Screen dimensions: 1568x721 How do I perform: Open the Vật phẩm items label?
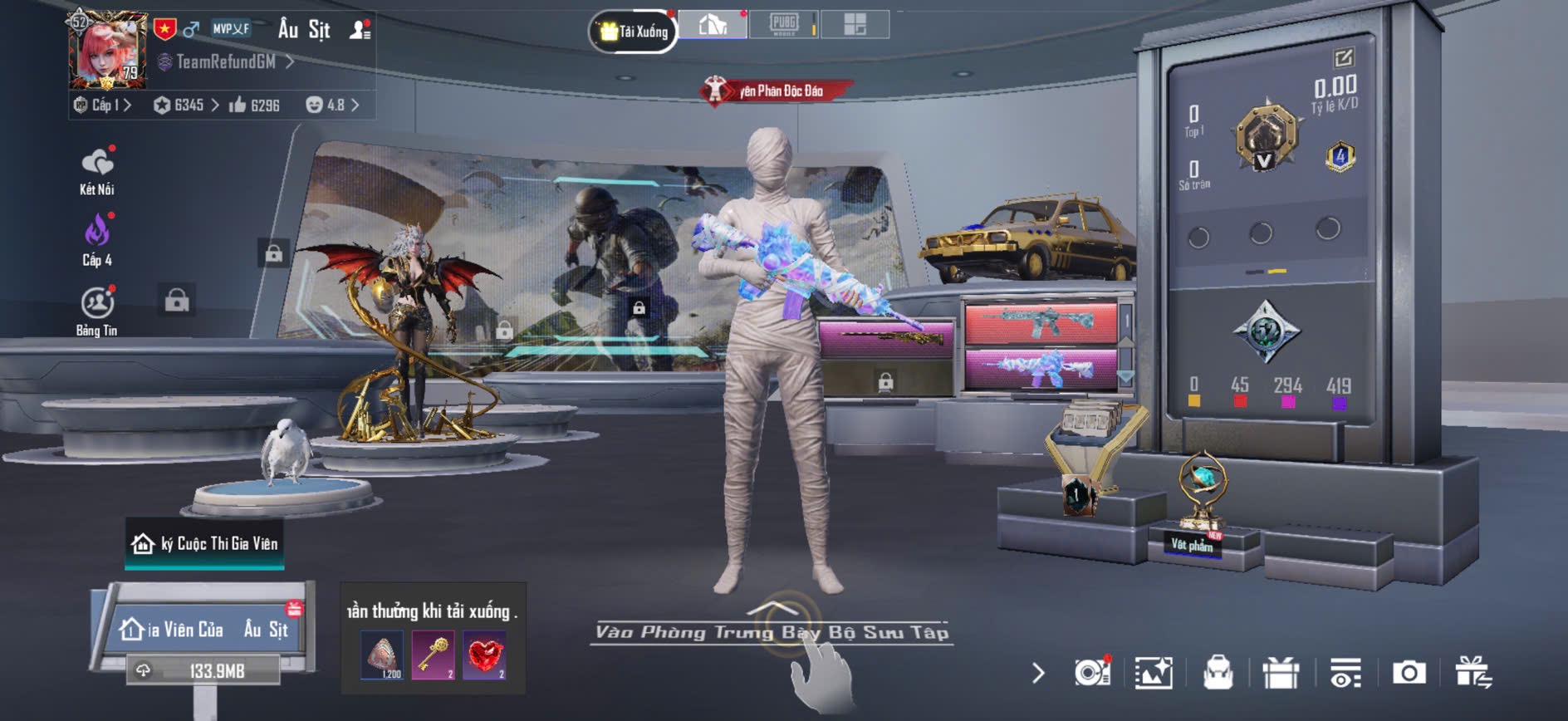click(1192, 545)
